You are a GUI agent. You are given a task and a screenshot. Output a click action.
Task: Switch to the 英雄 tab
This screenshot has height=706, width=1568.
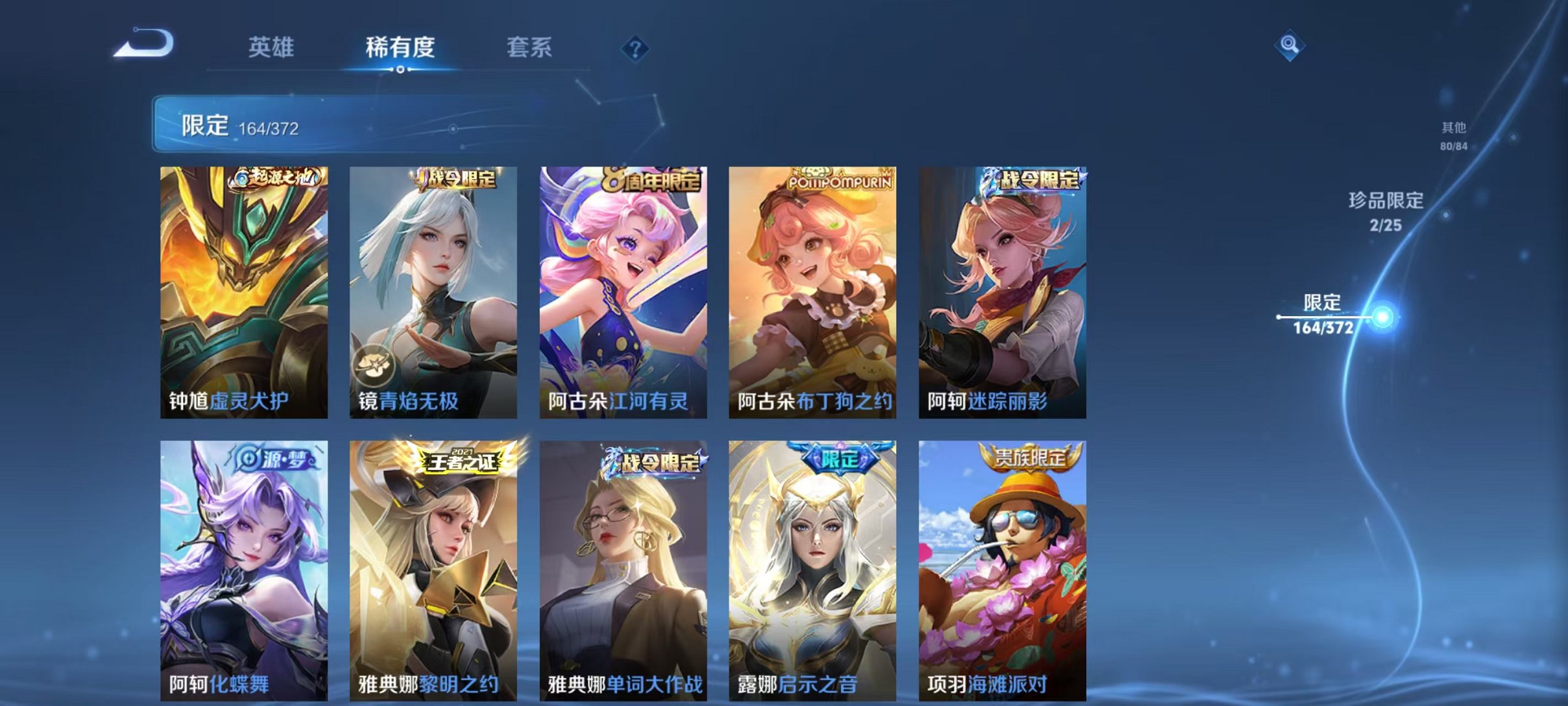(x=272, y=45)
